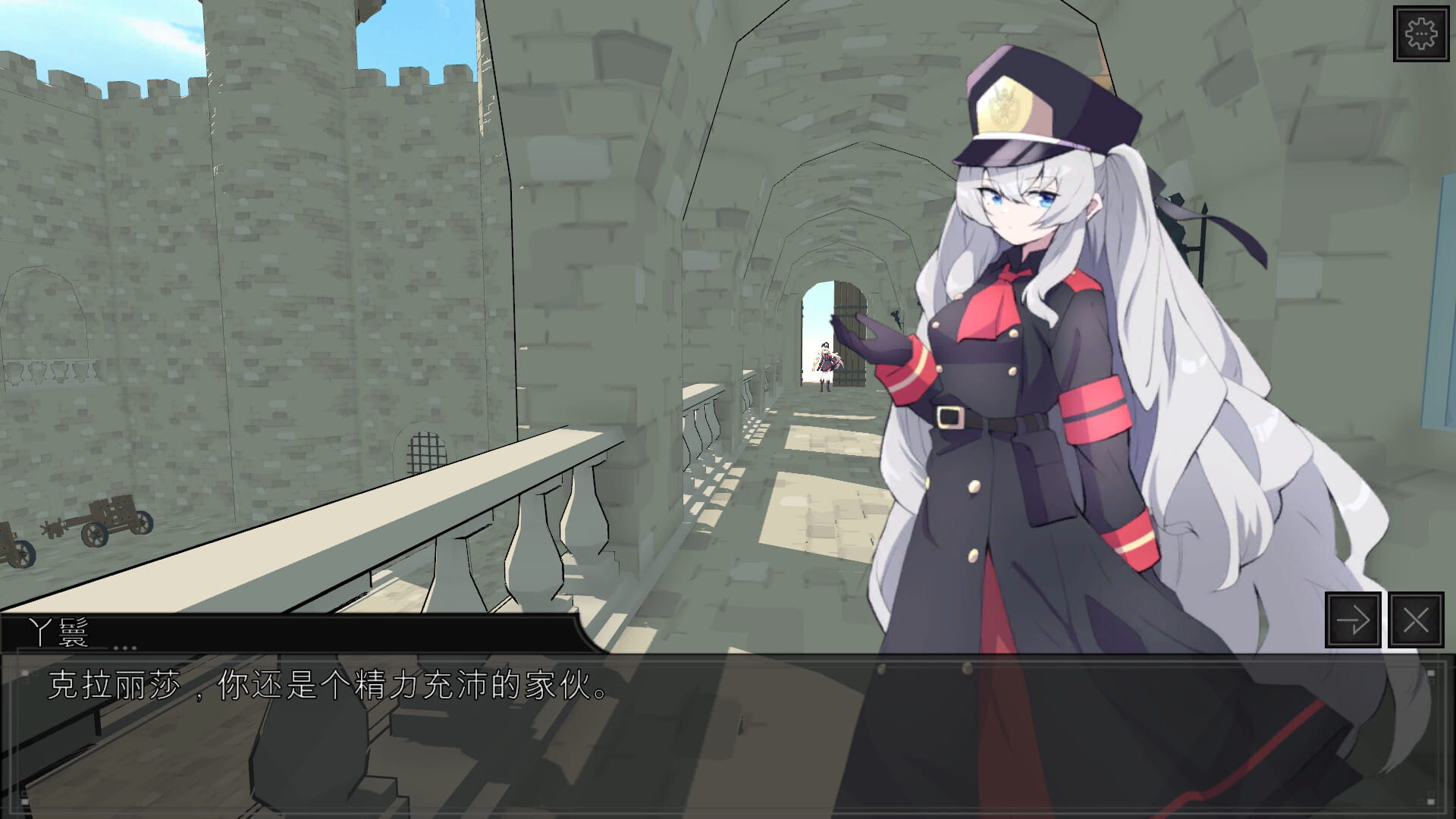Open the gear settings menu
This screenshot has height=819, width=1456.
[1420, 34]
